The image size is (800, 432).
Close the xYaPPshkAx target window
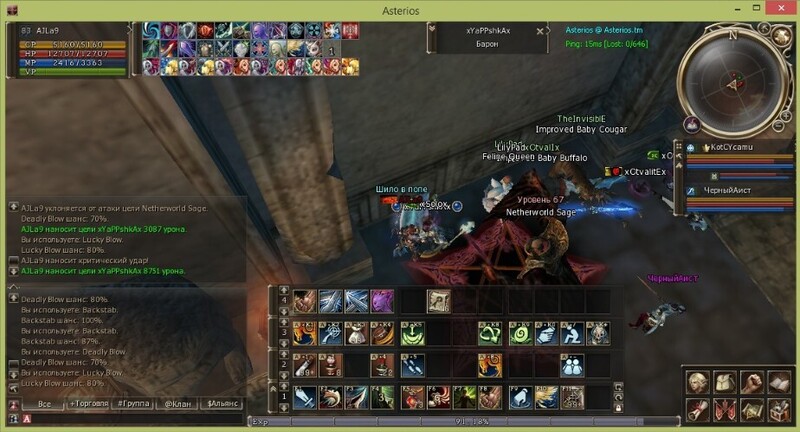[x=541, y=31]
